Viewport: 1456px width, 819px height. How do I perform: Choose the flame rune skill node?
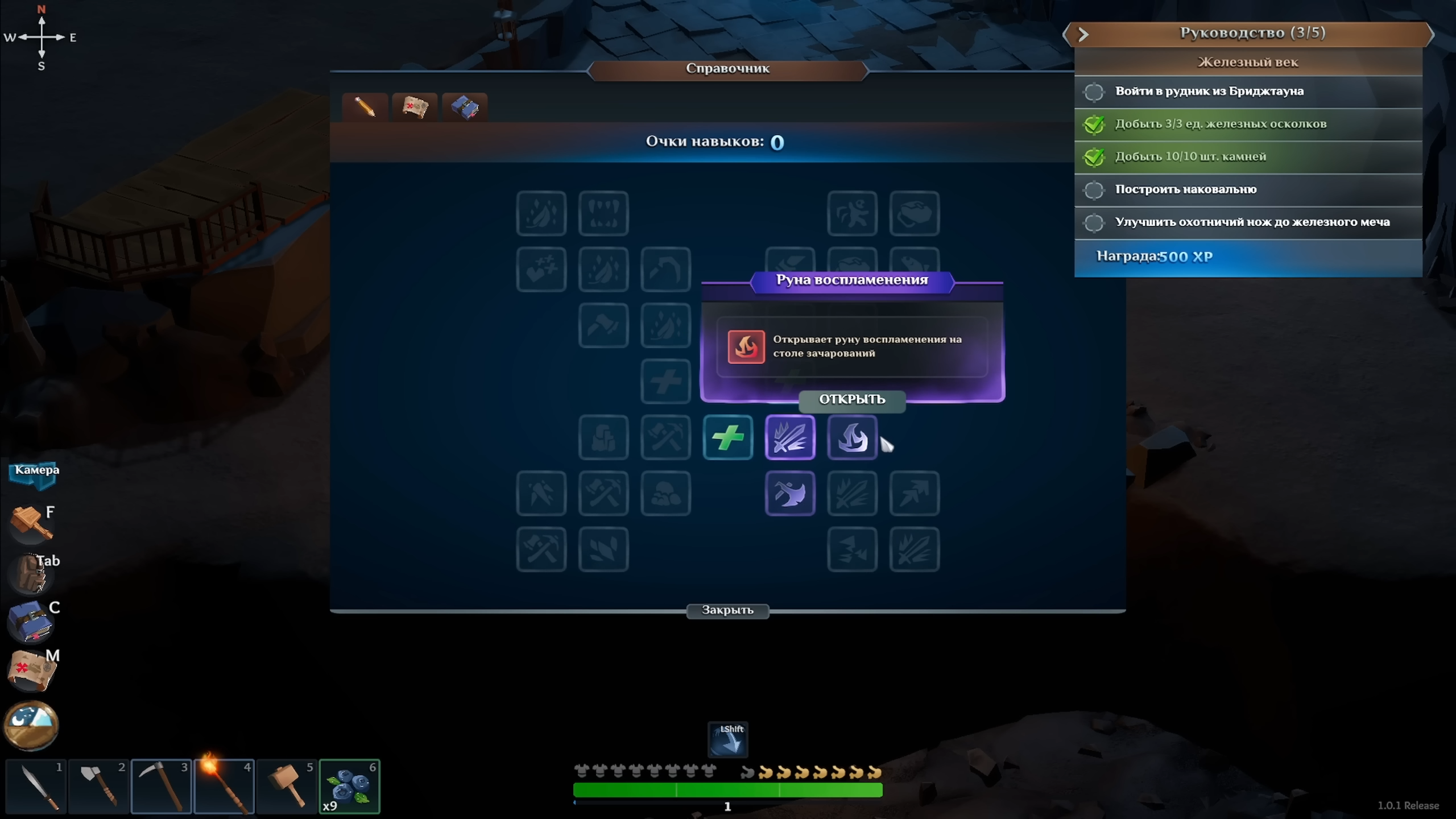852,437
